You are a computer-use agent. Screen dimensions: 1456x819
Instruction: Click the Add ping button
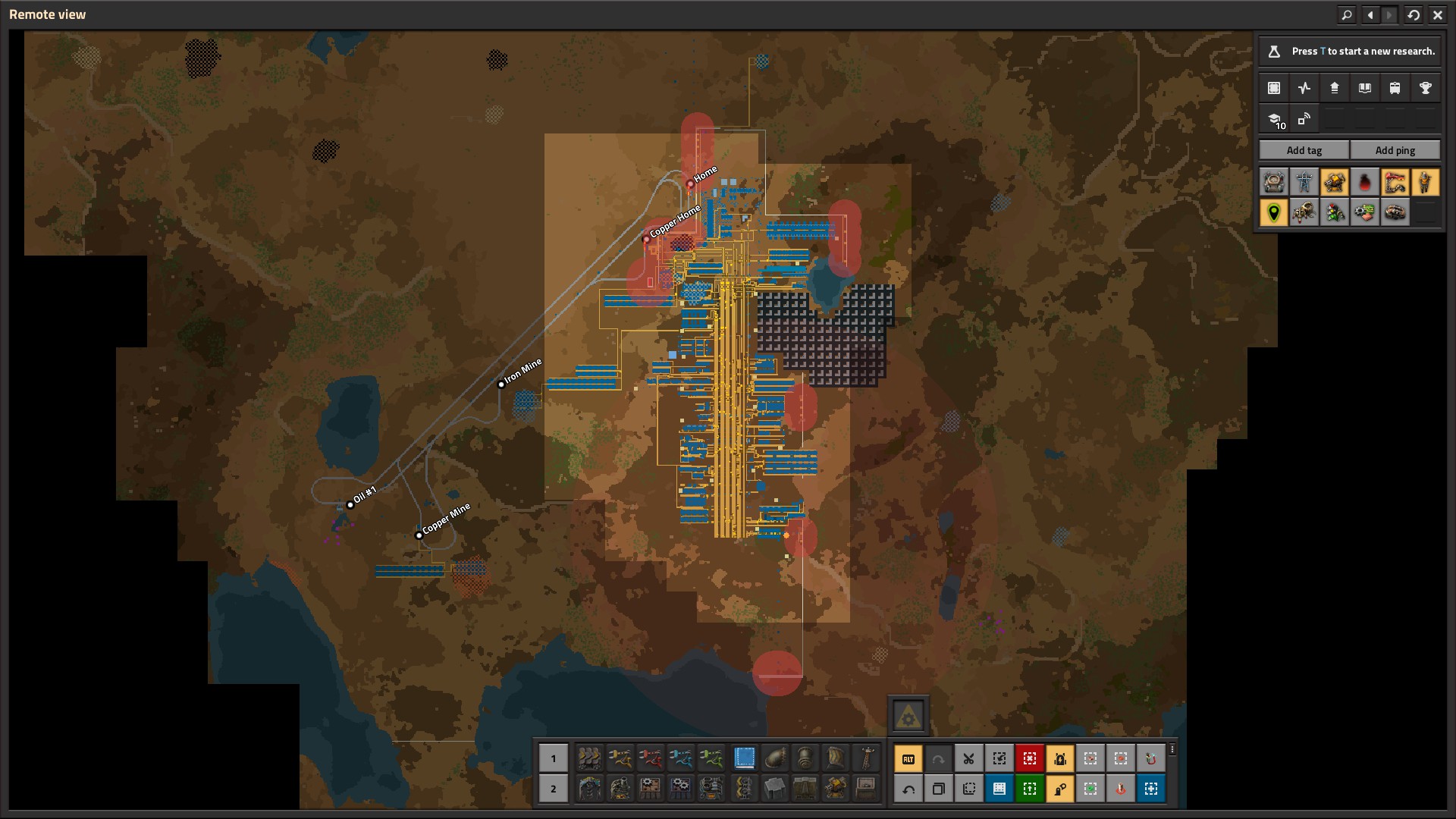(1395, 150)
